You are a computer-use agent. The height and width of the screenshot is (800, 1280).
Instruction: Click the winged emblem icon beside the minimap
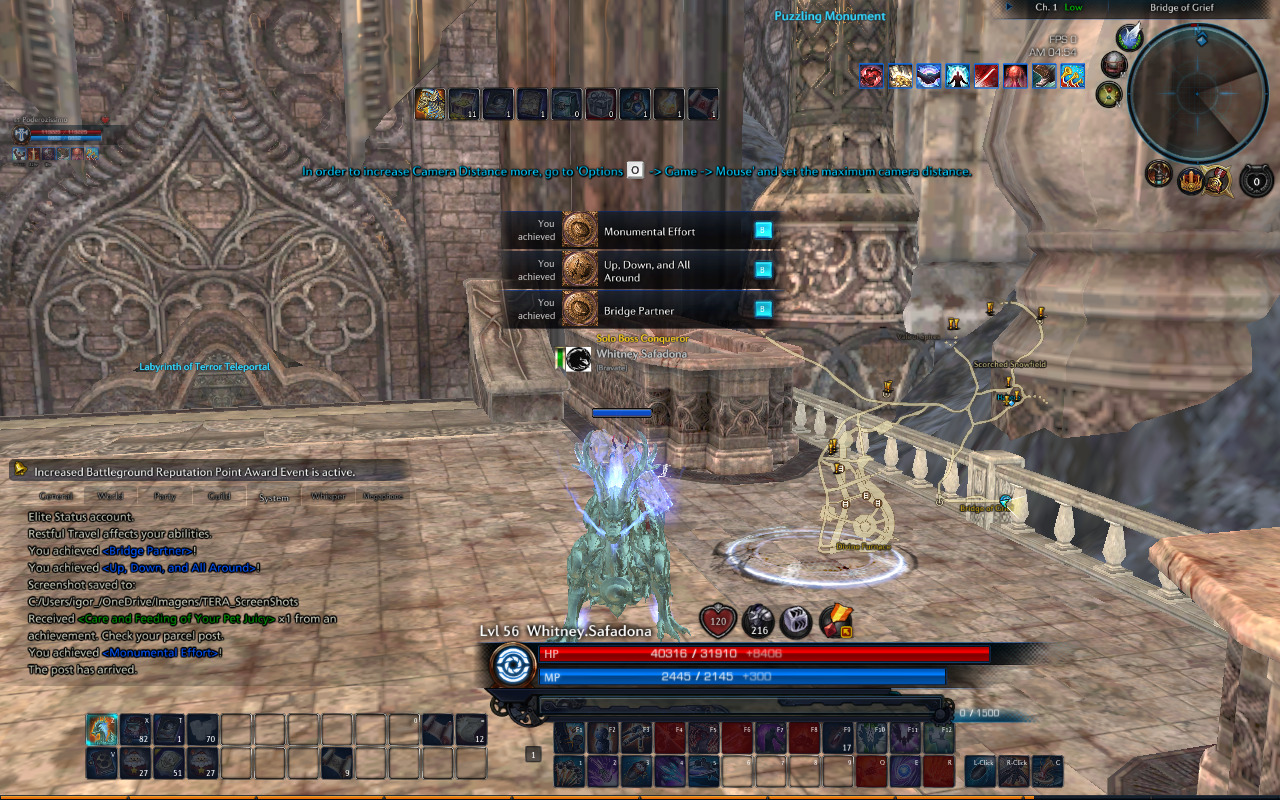point(1128,37)
